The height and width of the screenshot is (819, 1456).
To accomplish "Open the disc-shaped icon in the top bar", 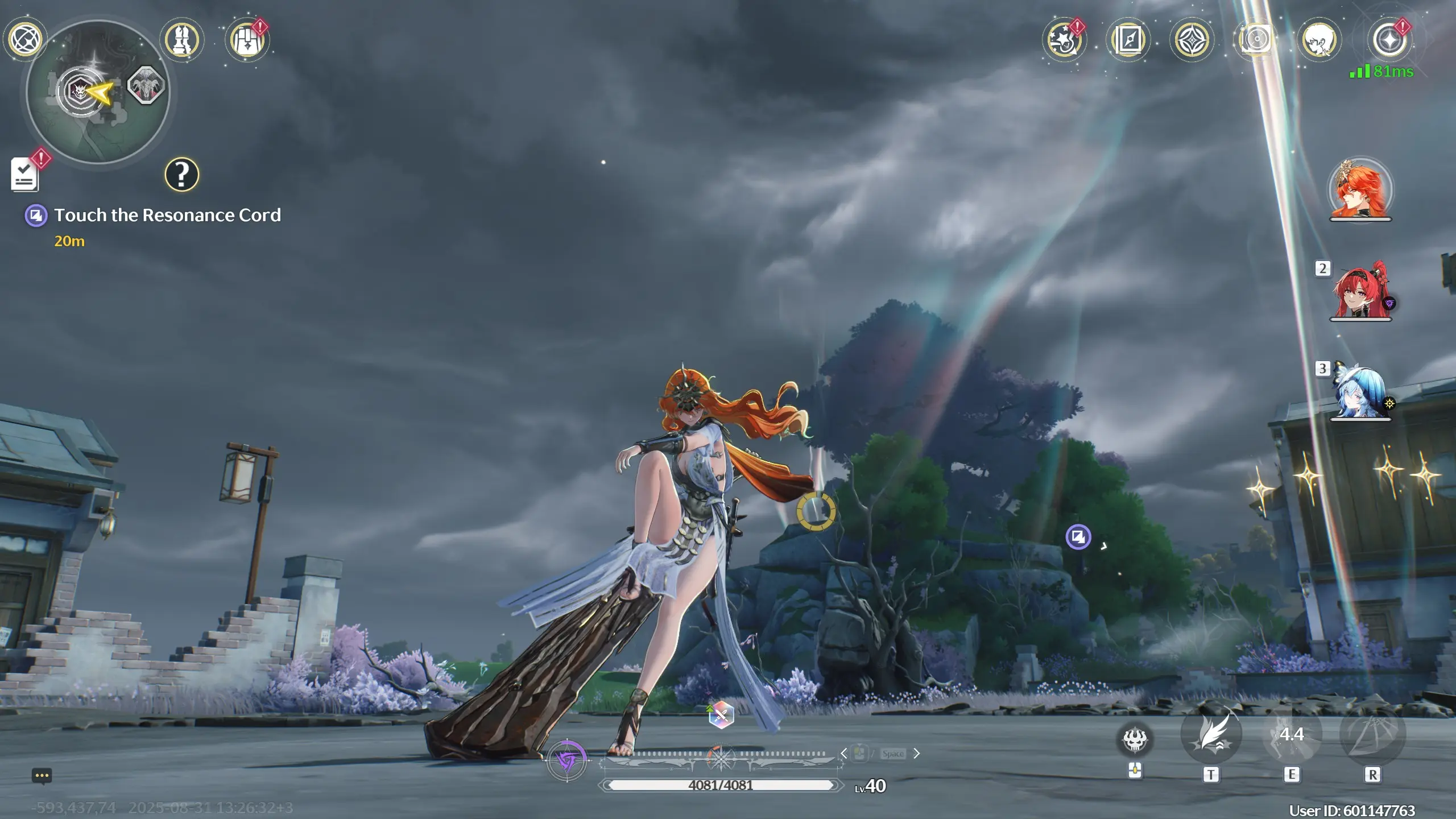I will pos(1255,40).
